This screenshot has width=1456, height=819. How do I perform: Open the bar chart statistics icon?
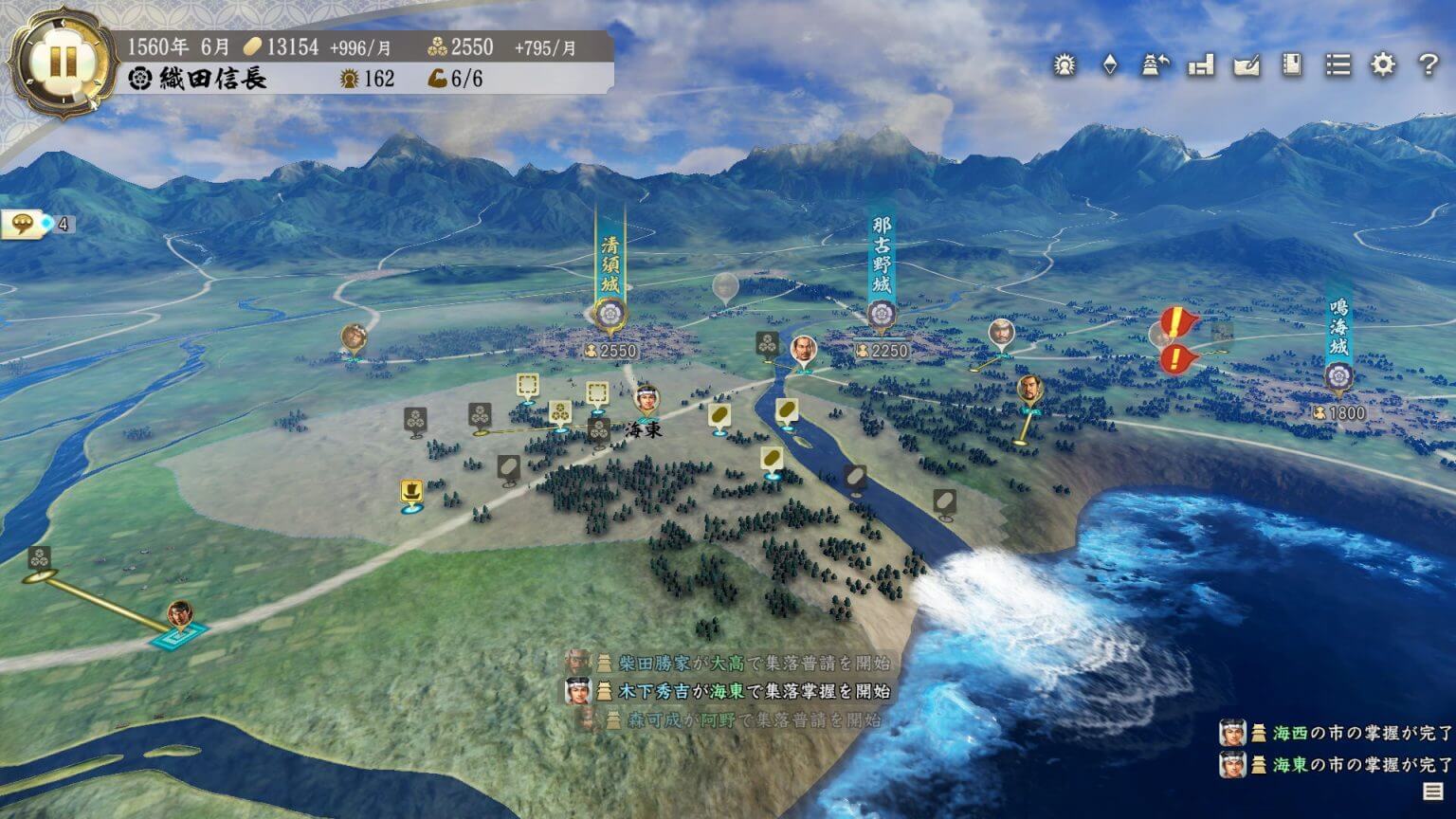coord(1201,65)
